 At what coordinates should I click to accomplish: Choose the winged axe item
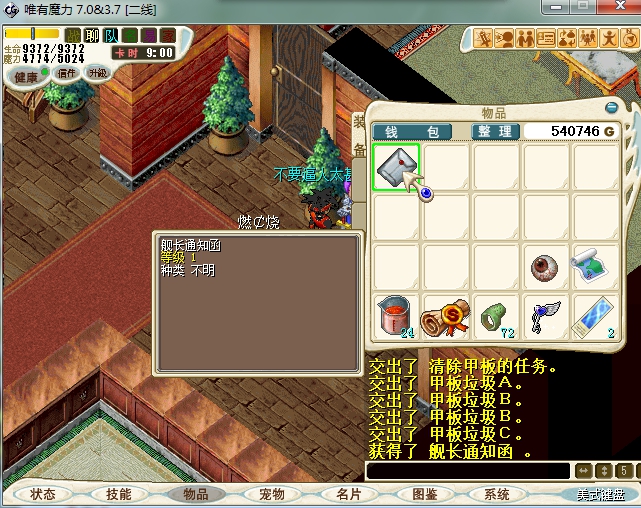pos(546,316)
